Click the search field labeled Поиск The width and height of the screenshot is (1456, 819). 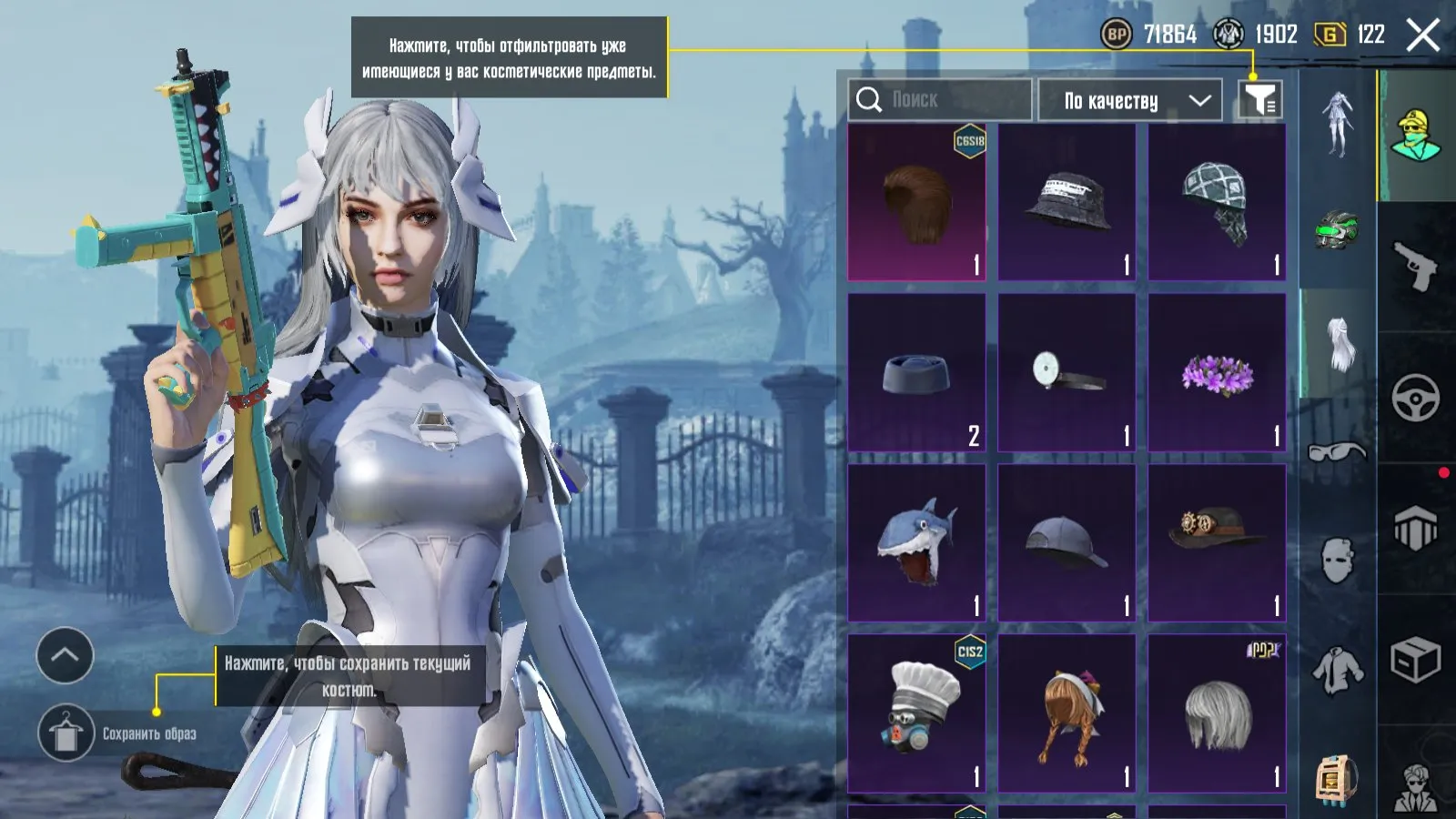940,99
